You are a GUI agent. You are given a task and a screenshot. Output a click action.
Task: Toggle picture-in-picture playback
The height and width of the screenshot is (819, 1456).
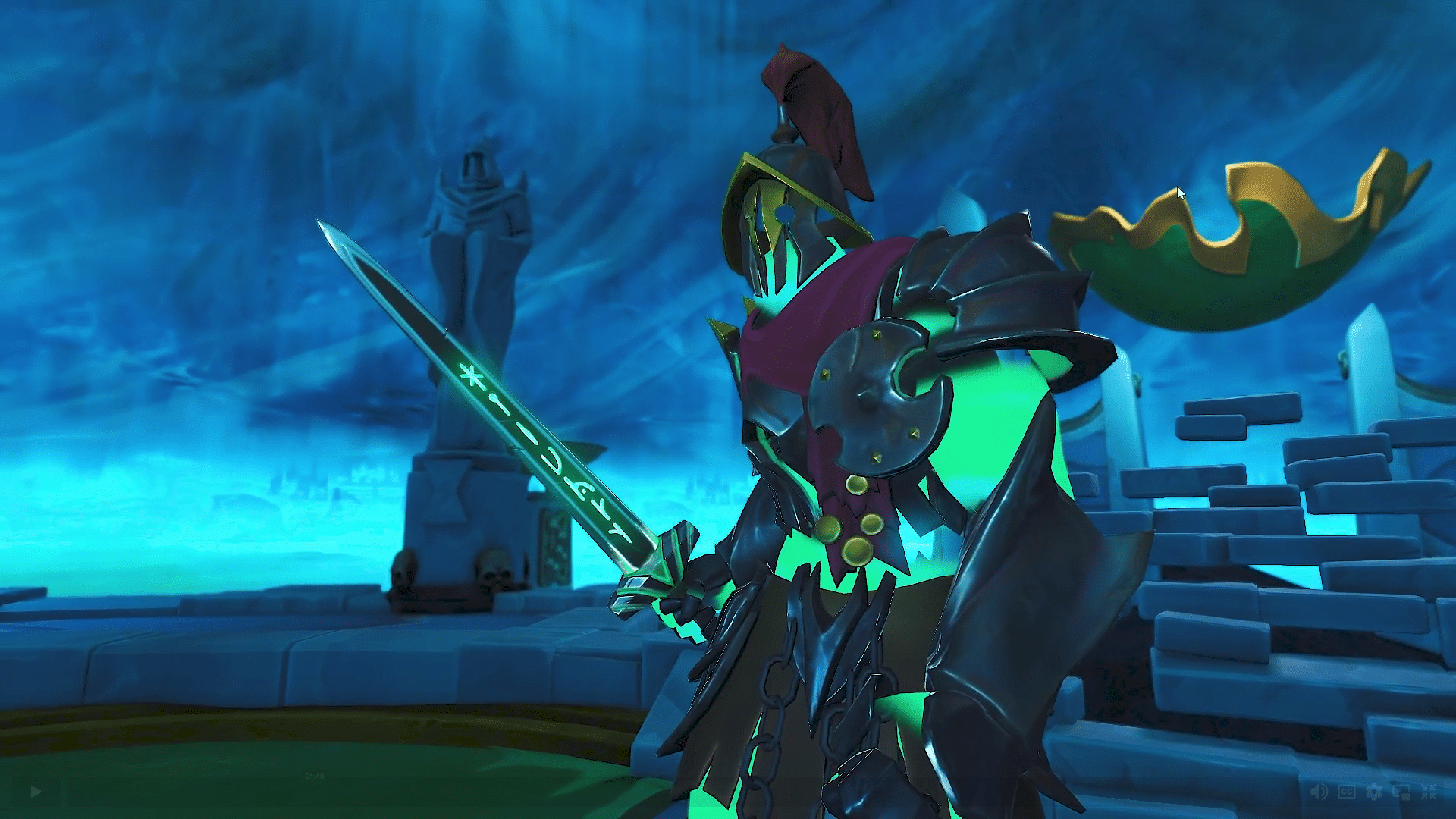pos(1402,791)
